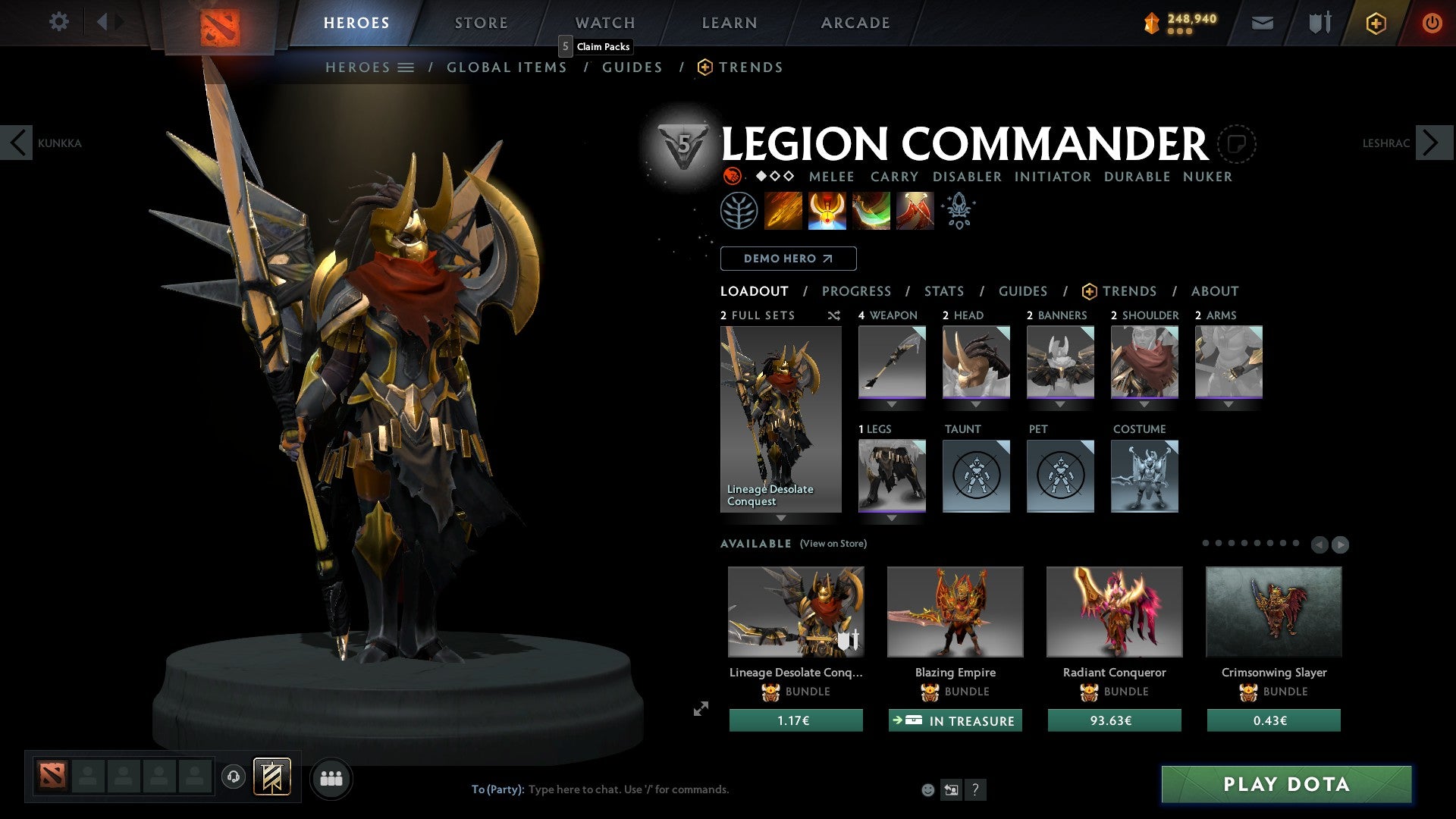Screen dimensions: 1456x819
Task: Click the power button to exit Dota
Action: [1432, 23]
